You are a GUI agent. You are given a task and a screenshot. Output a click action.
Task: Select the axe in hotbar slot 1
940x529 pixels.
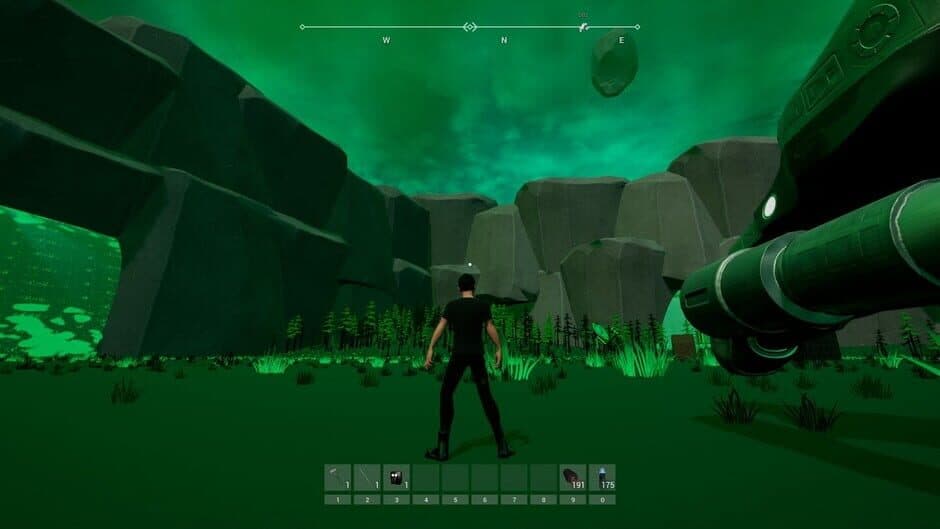coord(338,477)
